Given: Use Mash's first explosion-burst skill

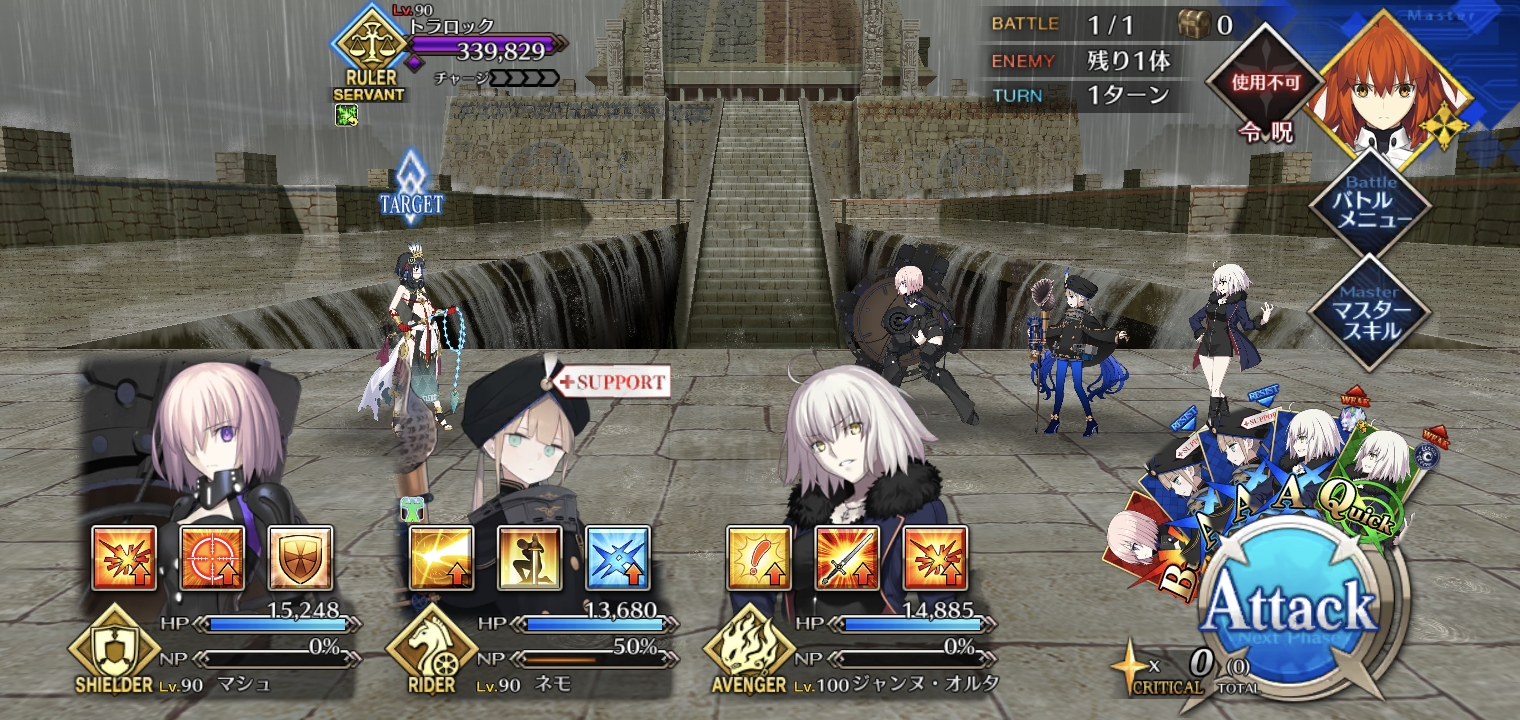Looking at the screenshot, I should click(x=124, y=558).
